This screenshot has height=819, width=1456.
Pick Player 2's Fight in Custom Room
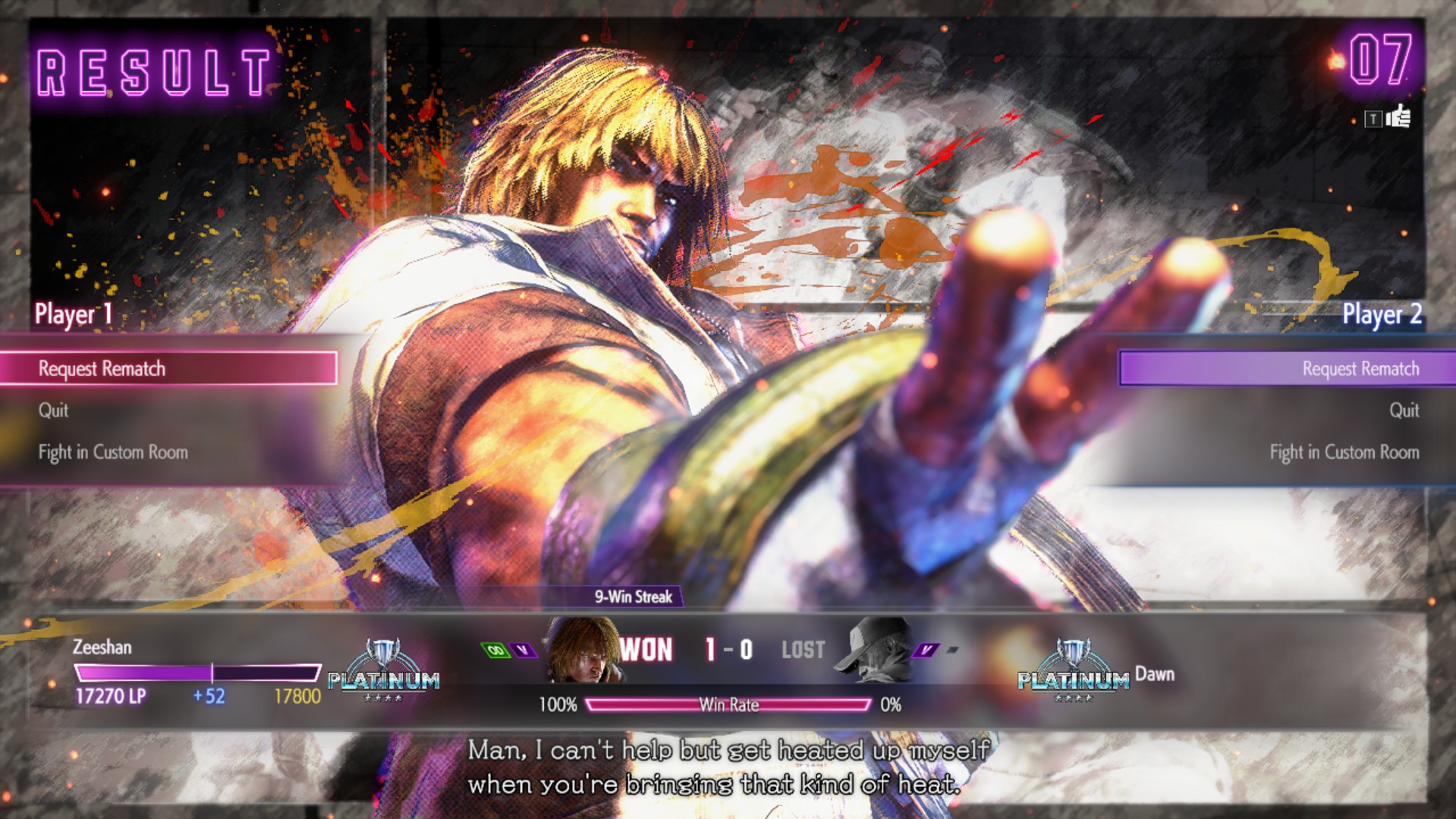coord(1344,452)
